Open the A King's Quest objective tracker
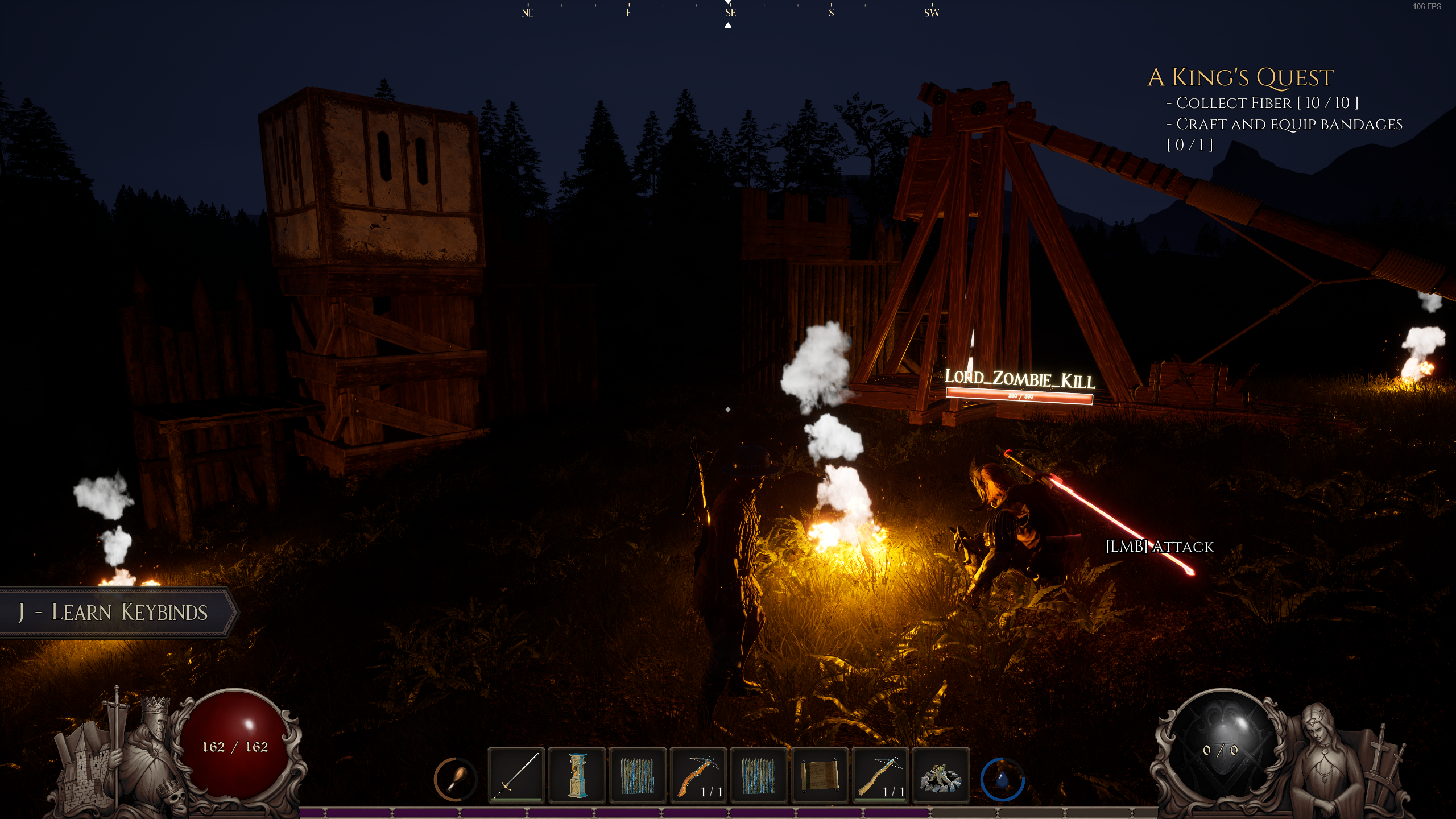The height and width of the screenshot is (819, 1456). coord(1240,77)
